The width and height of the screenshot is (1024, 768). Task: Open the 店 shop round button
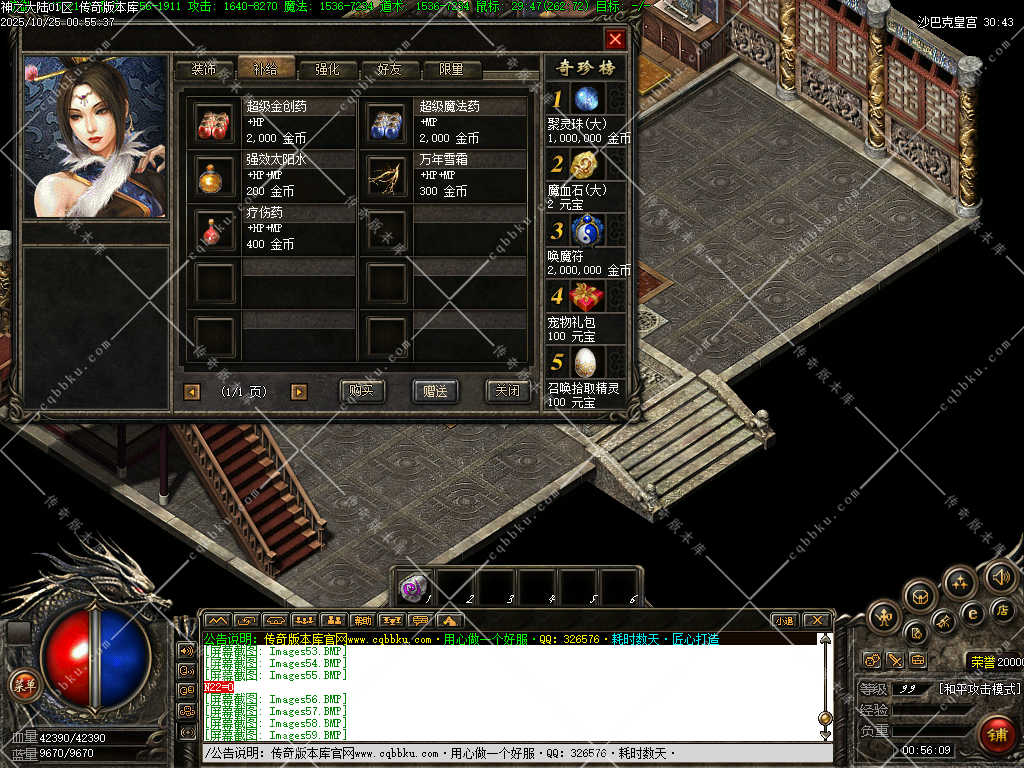[x=1003, y=609]
